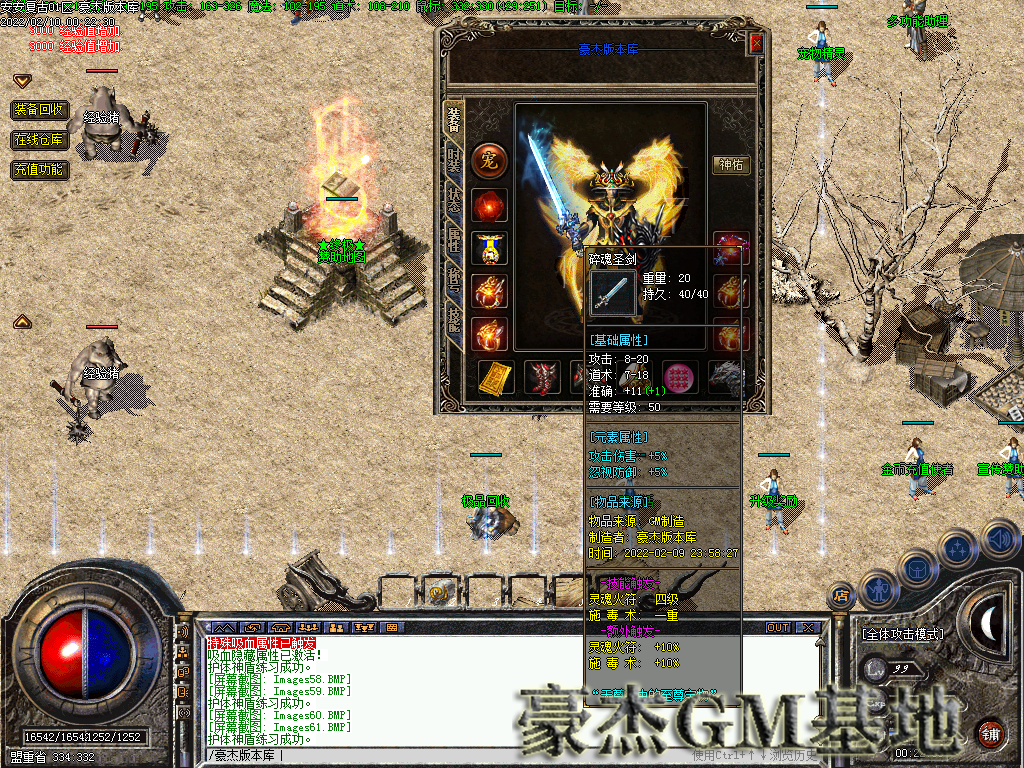1024x768 pixels.
Task: Select the yellow talisman equipment slot
Action: 497,377
